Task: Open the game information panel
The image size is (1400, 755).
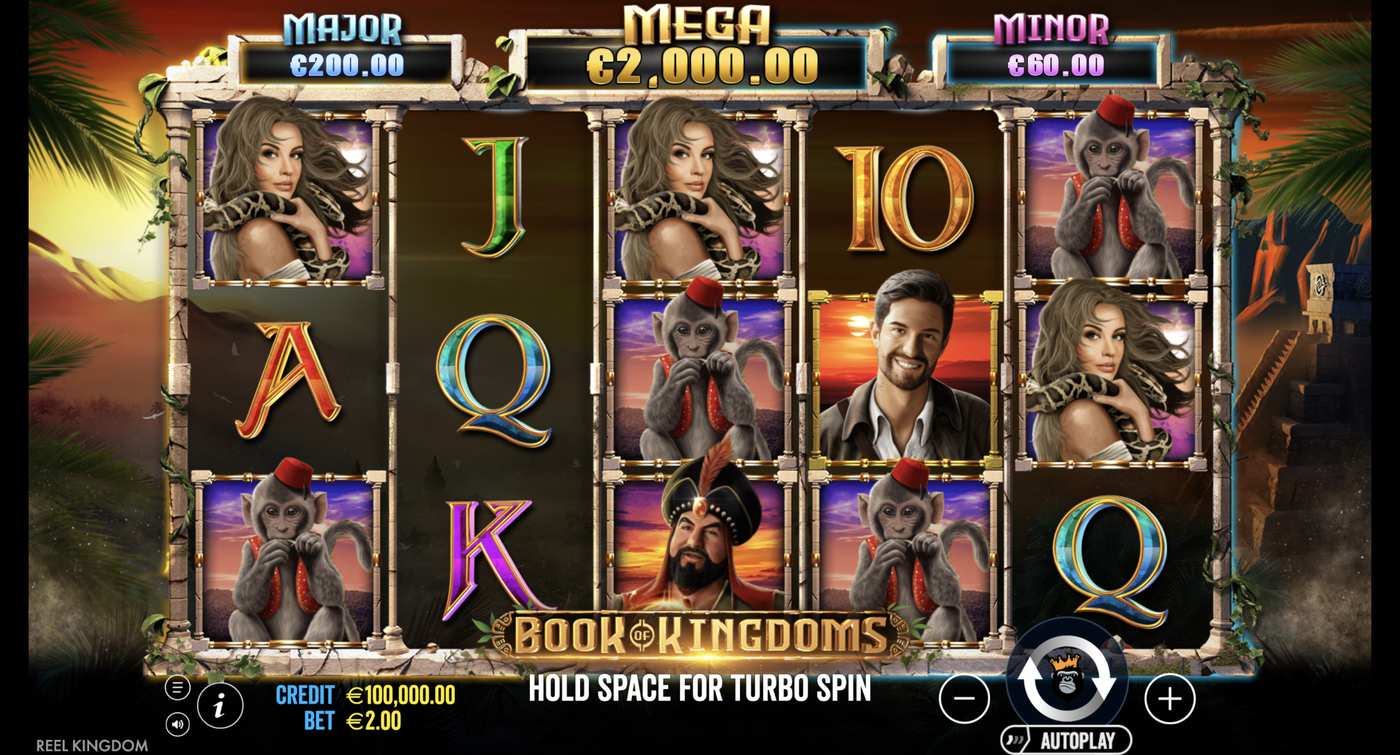Action: tap(218, 705)
